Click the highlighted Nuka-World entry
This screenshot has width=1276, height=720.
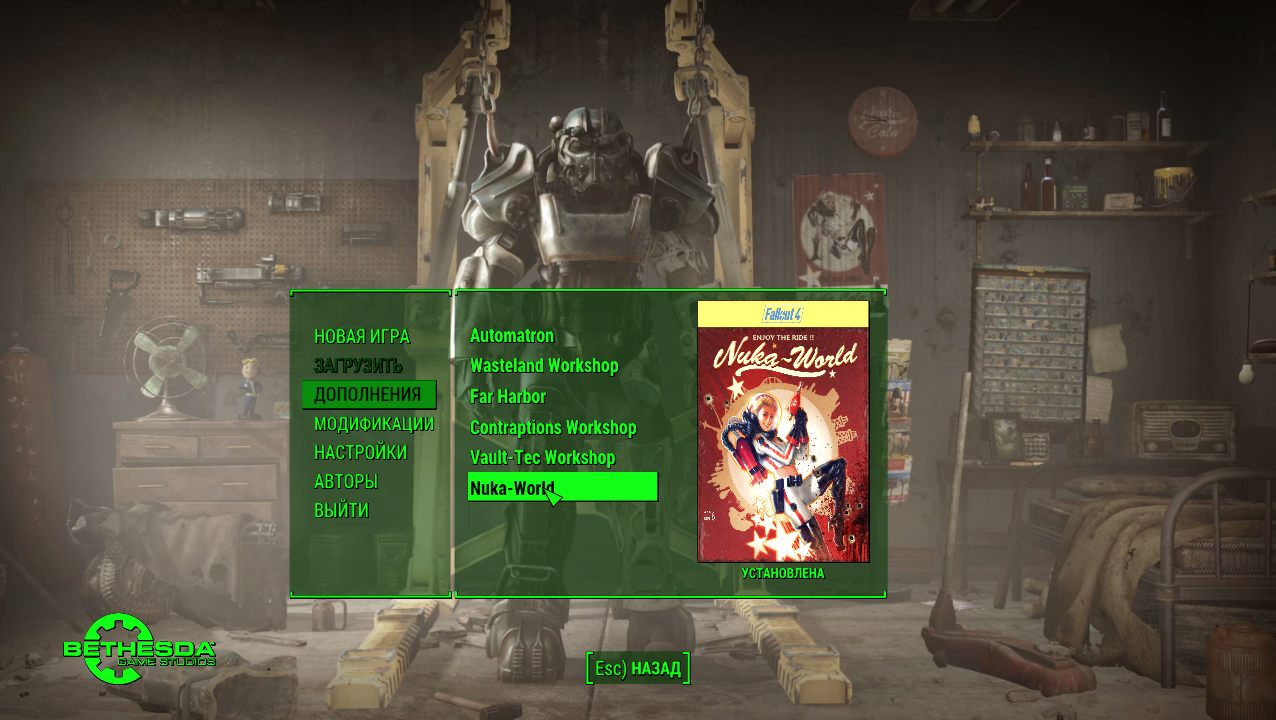tap(562, 487)
